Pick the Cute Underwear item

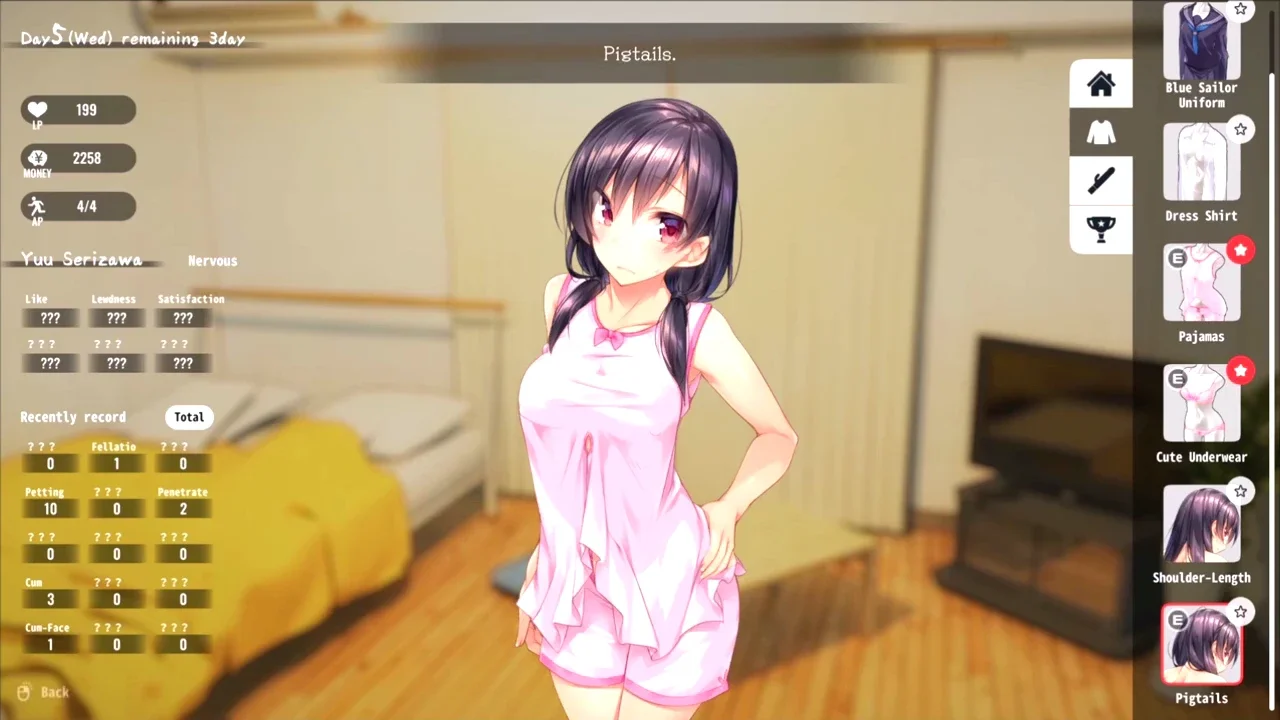click(1201, 403)
